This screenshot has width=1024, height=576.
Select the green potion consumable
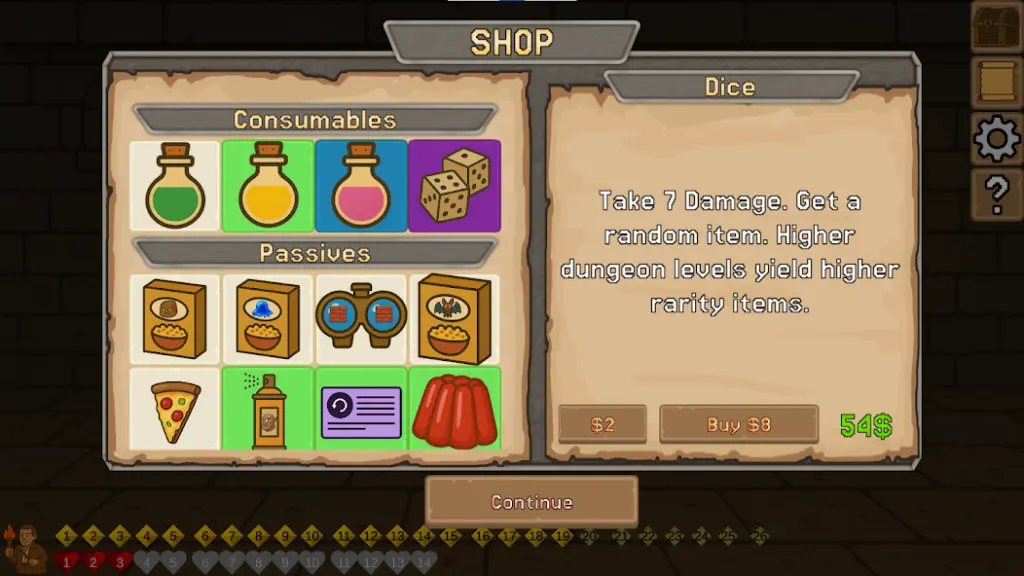pyautogui.click(x=175, y=186)
